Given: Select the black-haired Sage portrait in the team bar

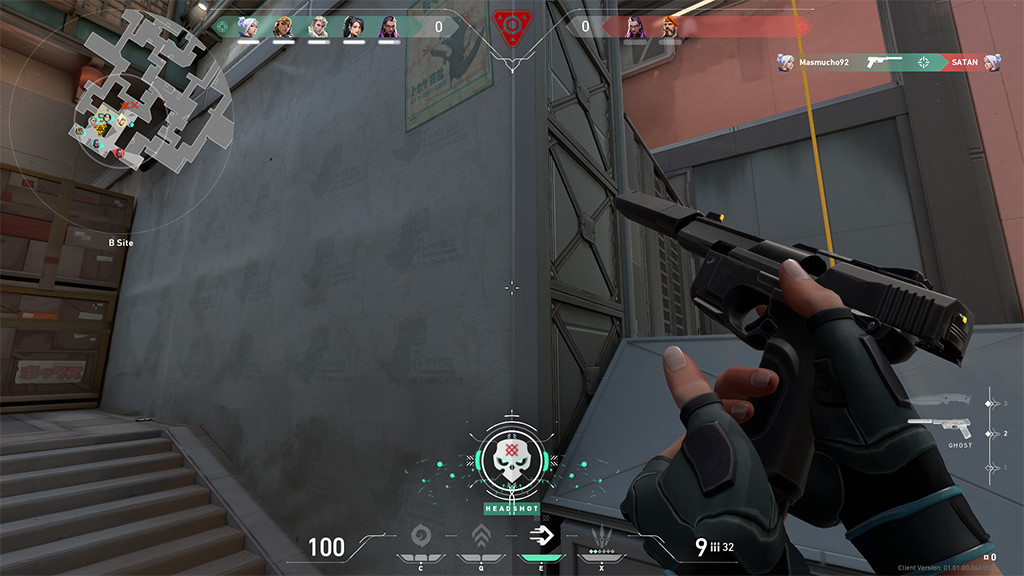Looking at the screenshot, I should point(354,27).
